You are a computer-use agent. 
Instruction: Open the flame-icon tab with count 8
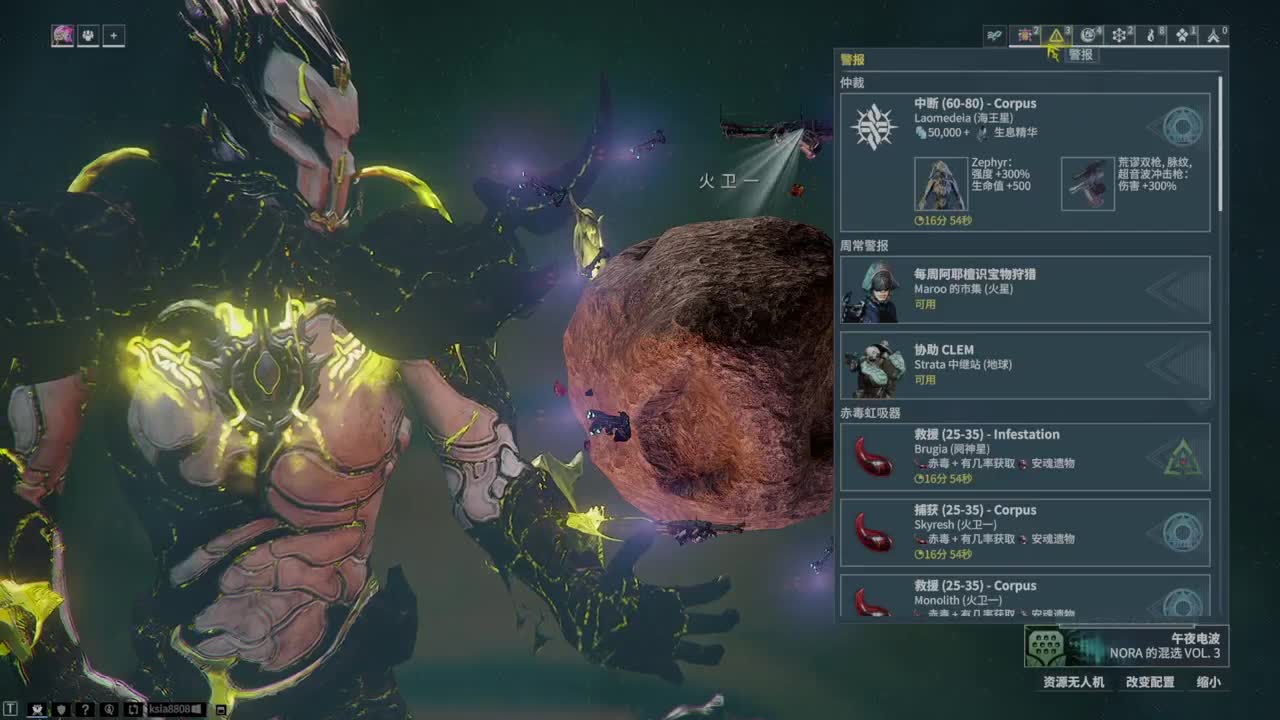click(x=1152, y=36)
